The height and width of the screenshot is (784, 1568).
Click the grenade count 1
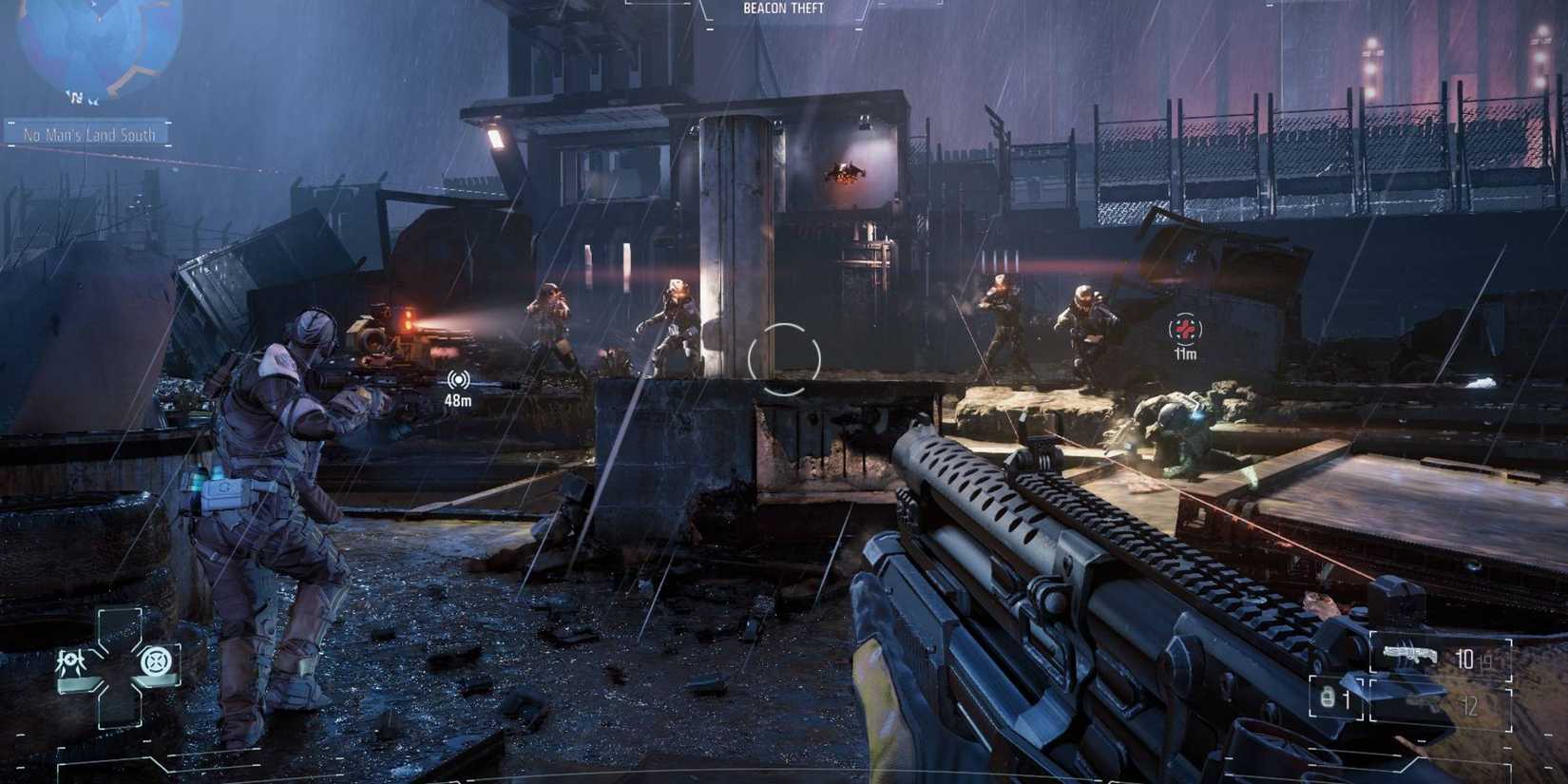tap(1348, 698)
